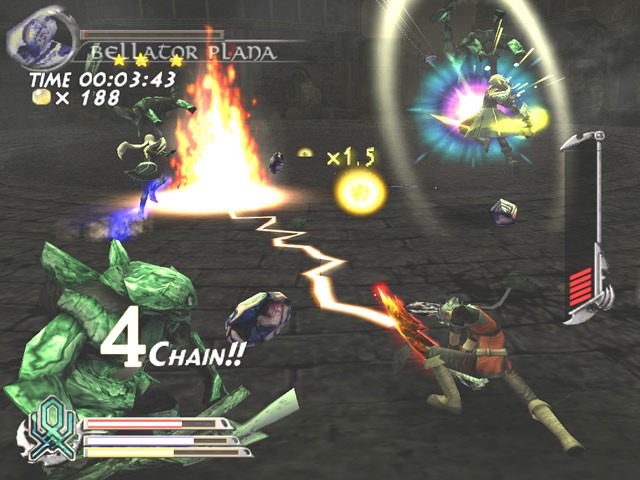Select the legion crest emblem icon
This screenshot has height=480, width=640.
[48, 431]
